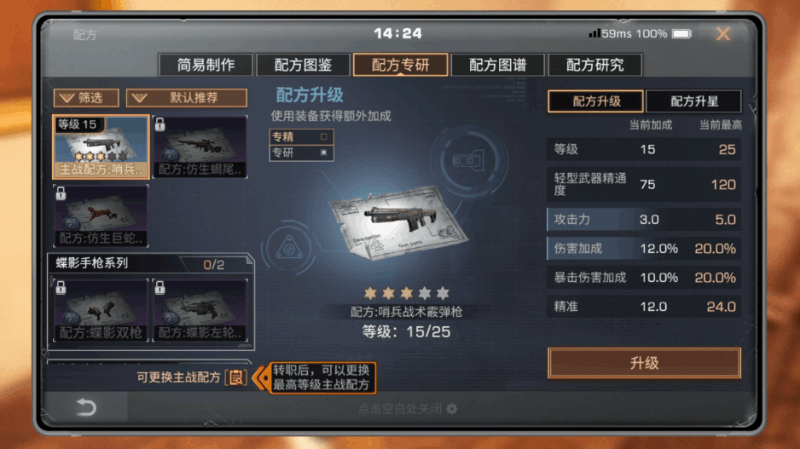Click the orange 升级 upgrade button
Viewport: 800px width, 449px height.
[644, 363]
